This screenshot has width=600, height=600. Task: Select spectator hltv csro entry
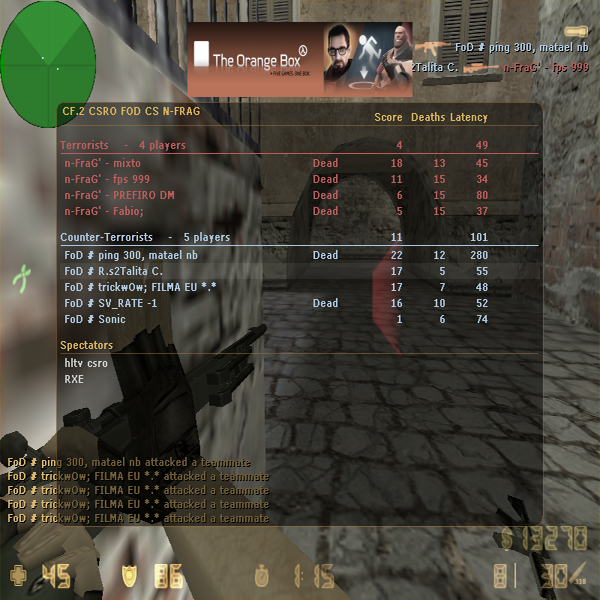click(86, 363)
